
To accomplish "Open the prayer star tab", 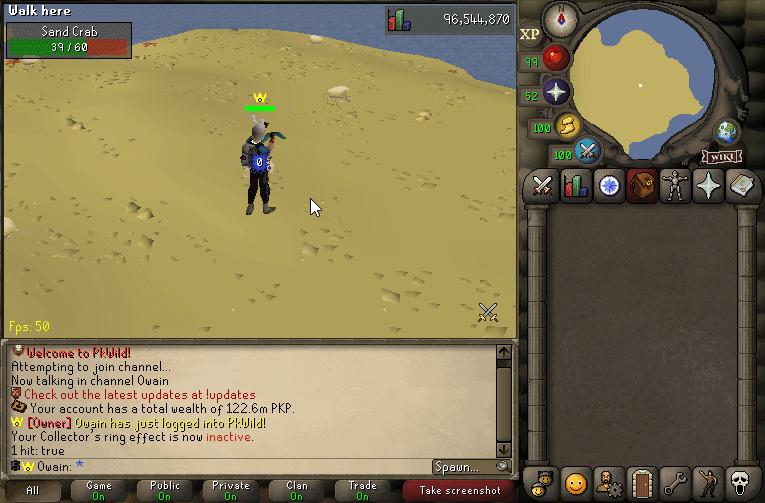I will pos(709,186).
